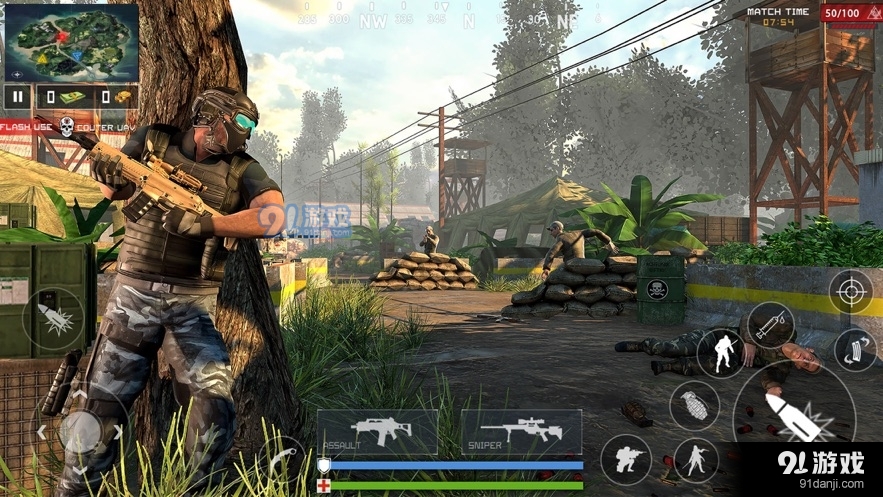883x497 pixels.
Task: Reload using the magazine swap icon
Action: 854,350
